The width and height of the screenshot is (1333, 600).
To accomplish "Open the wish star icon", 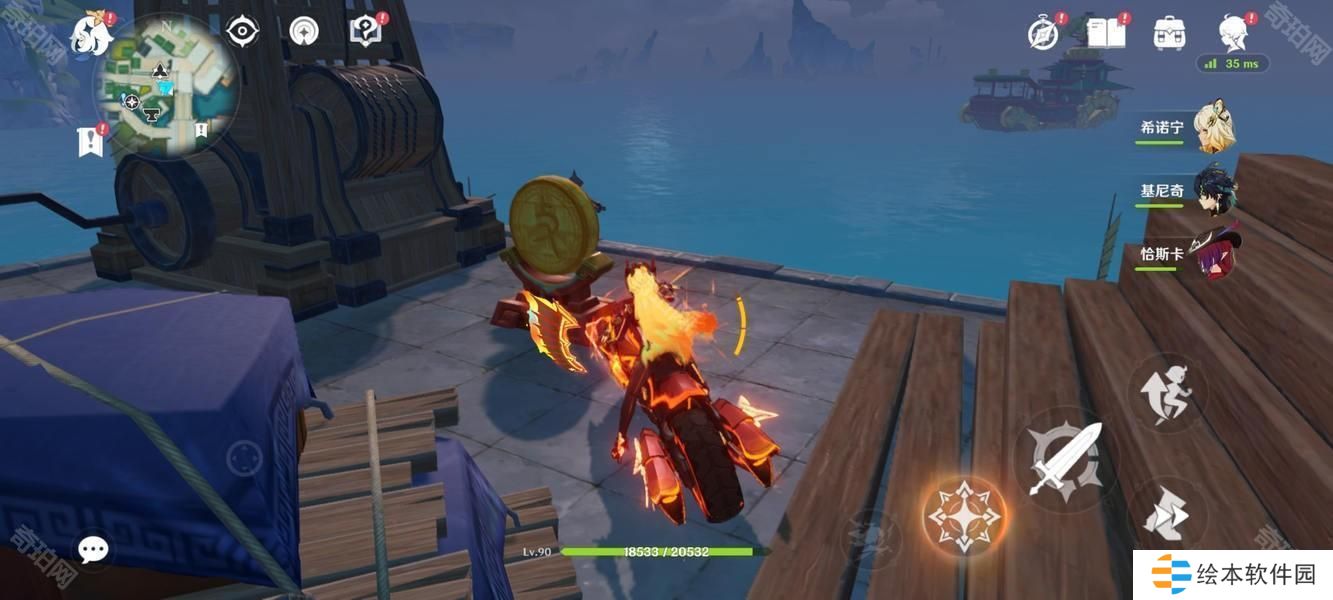I will pos(304,32).
